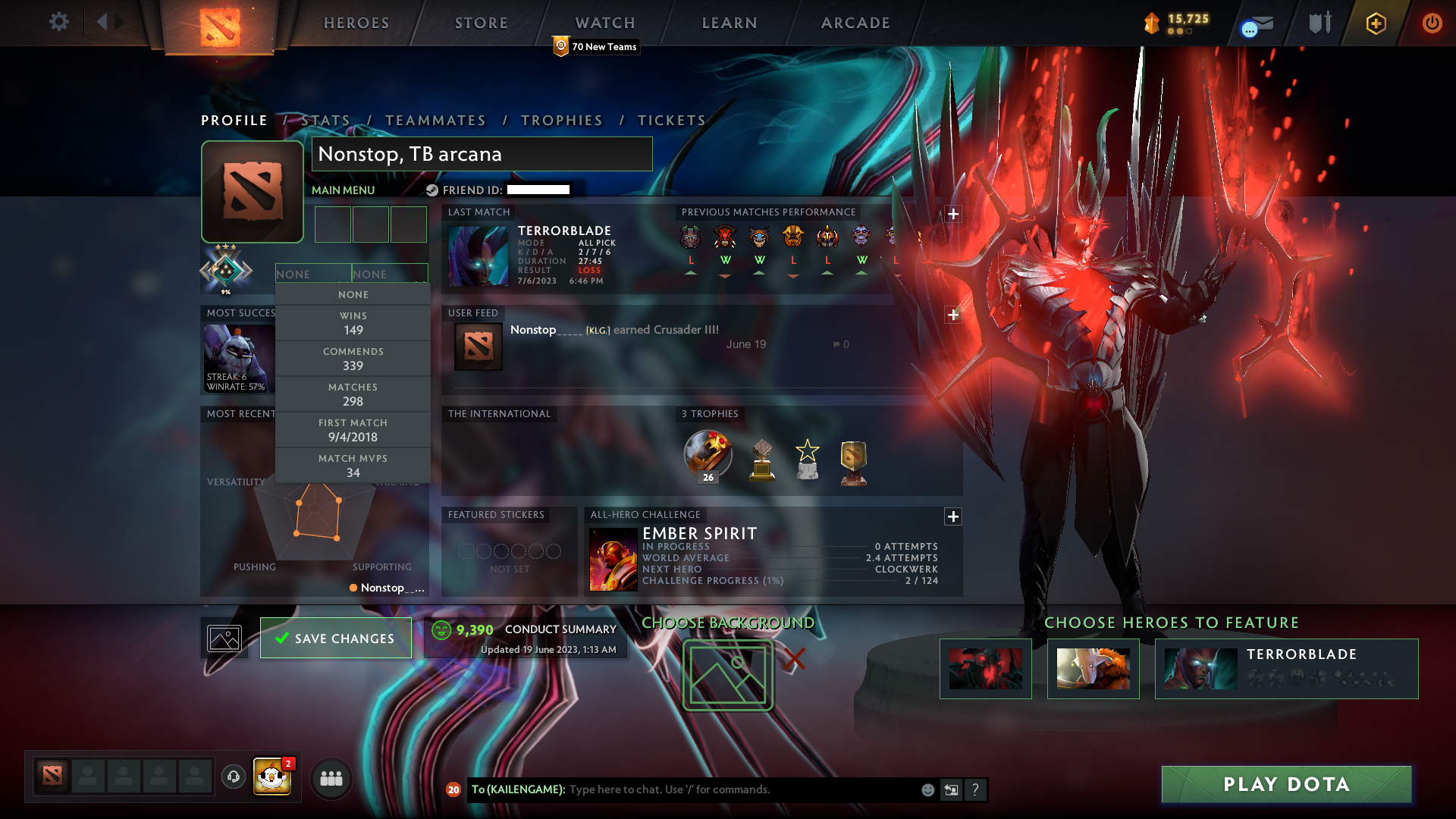Open Dota Plus via the gold plus icon
The height and width of the screenshot is (819, 1456).
(1375, 23)
